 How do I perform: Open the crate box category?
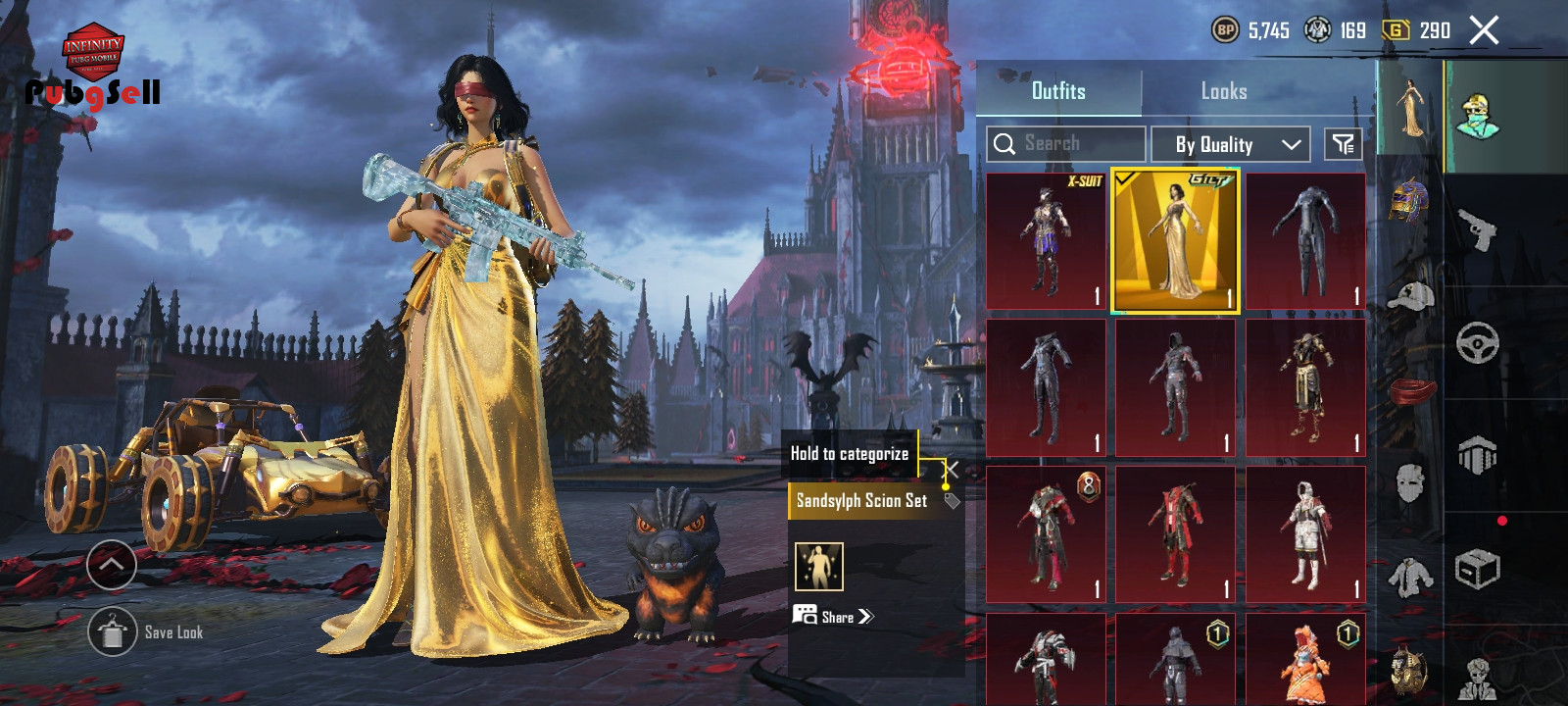point(1477,569)
